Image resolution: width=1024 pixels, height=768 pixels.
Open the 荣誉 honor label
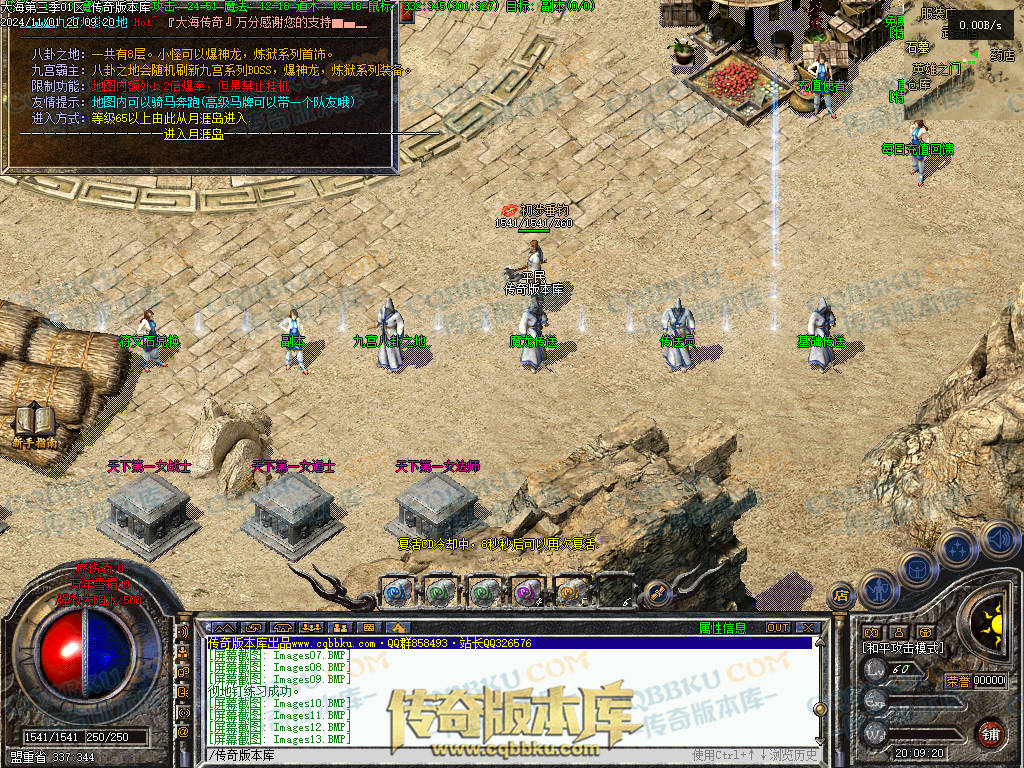pyautogui.click(x=958, y=681)
